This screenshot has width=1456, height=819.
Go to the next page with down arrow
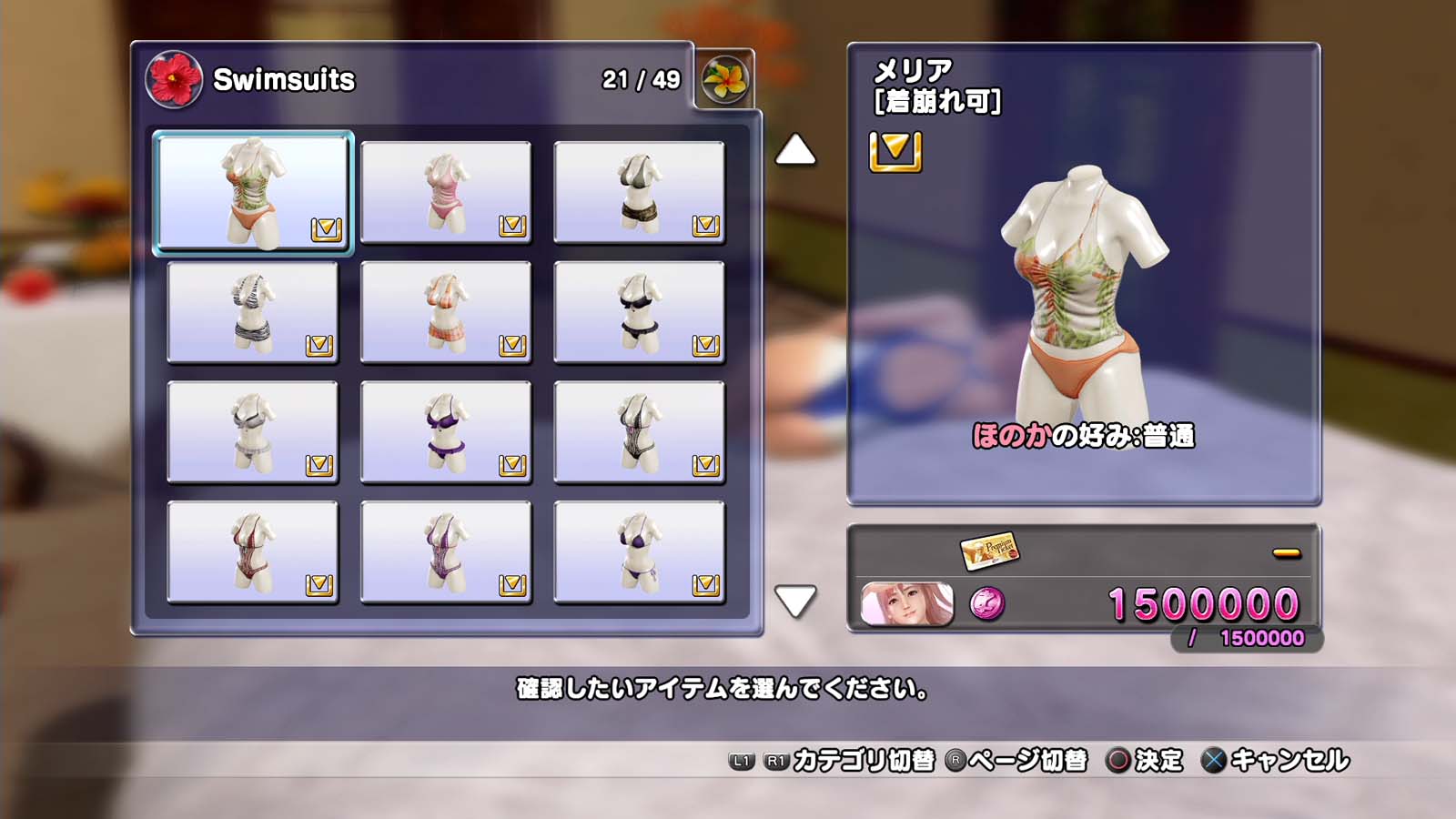pos(795,601)
